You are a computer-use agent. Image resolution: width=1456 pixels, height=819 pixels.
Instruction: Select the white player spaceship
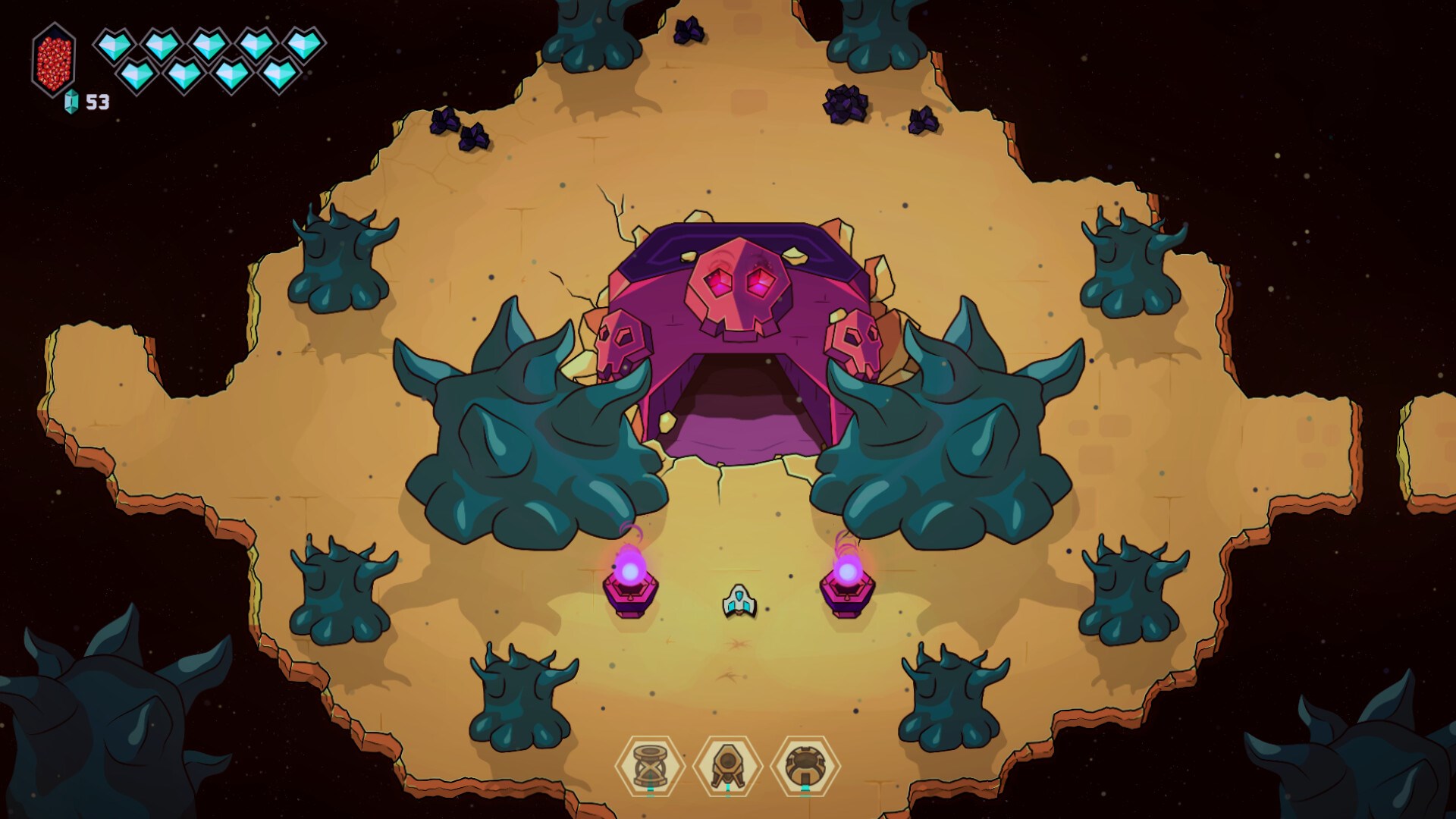click(738, 599)
